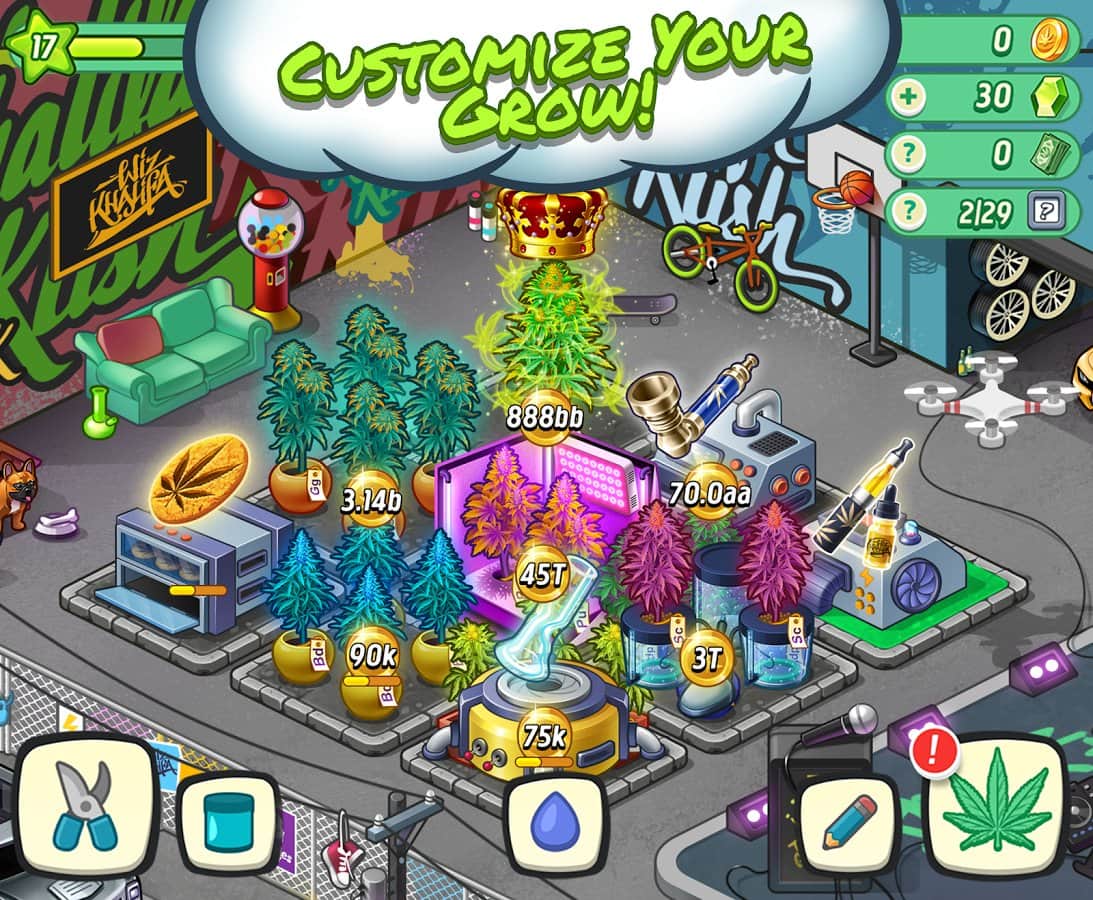Image resolution: width=1093 pixels, height=900 pixels.
Task: Collect the 45T coin bubble
Action: (543, 574)
